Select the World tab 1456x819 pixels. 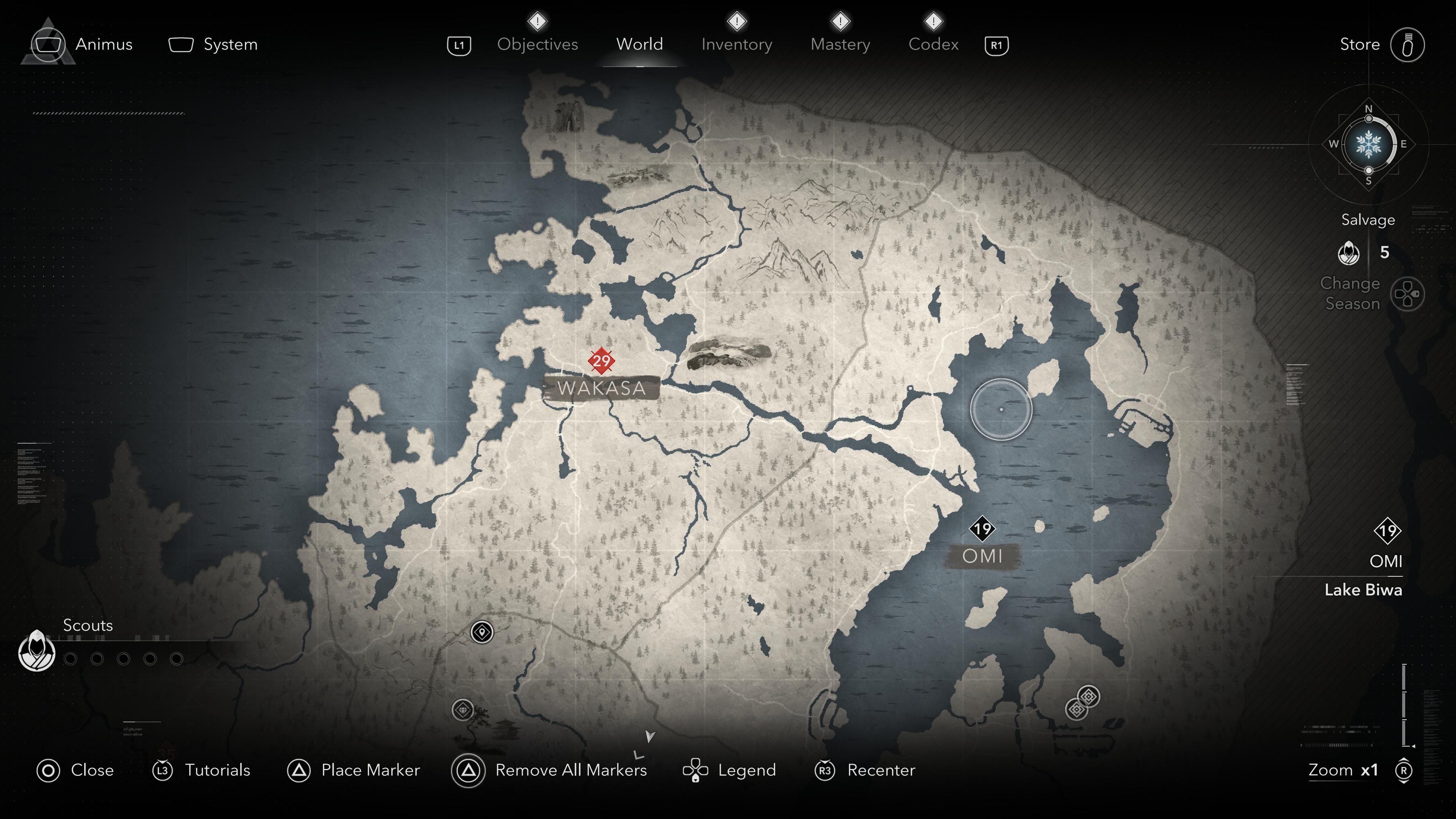[x=639, y=44]
